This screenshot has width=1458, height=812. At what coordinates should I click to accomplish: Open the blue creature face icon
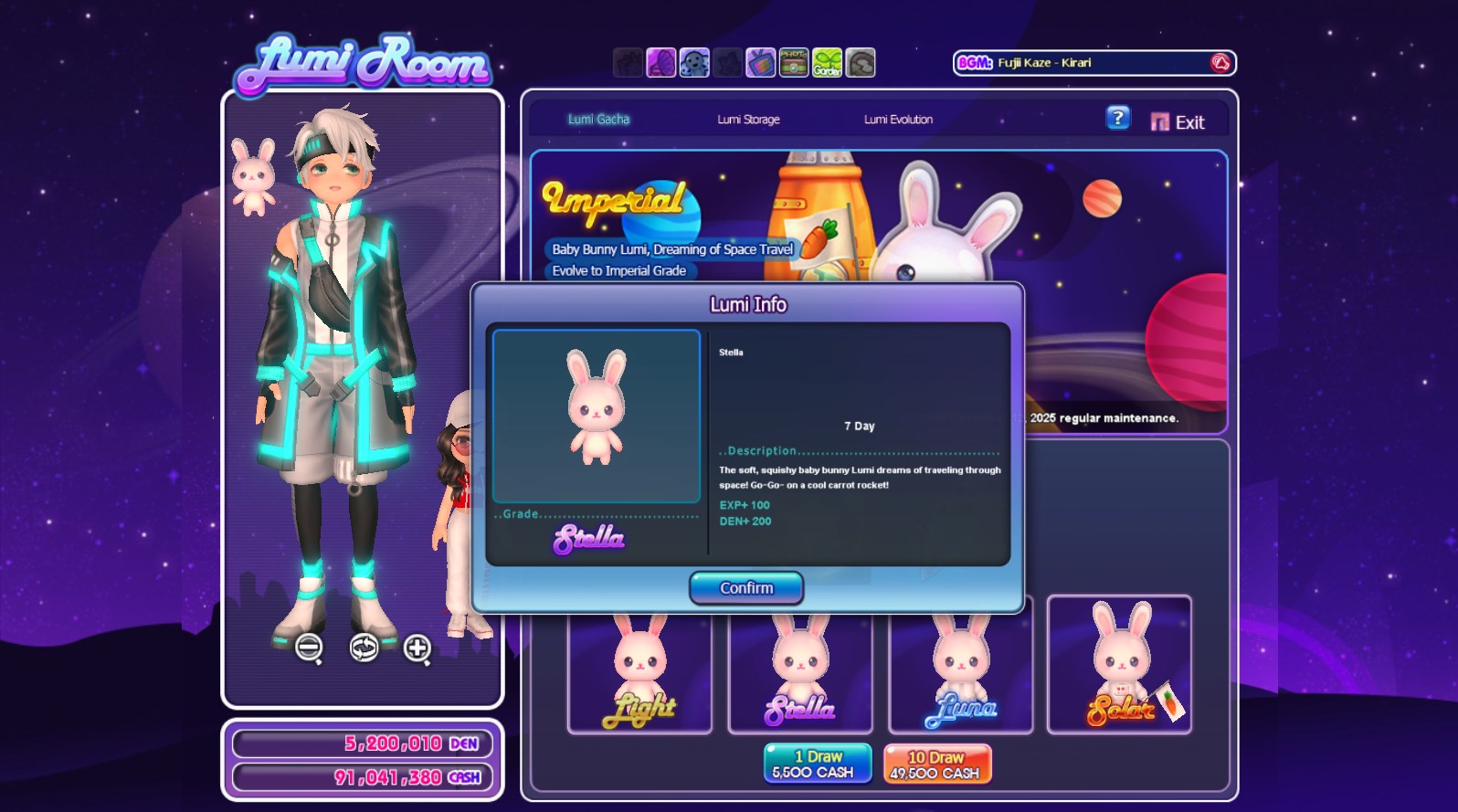tap(694, 63)
